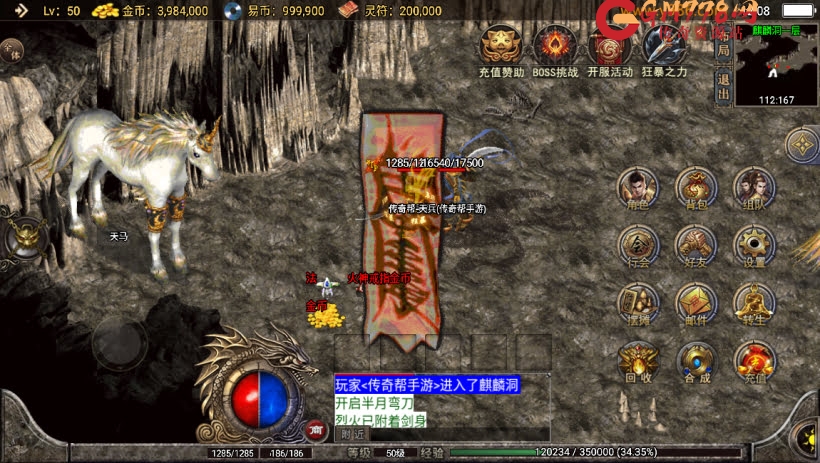Open the 转生 rebirth menu
The height and width of the screenshot is (463, 820).
pos(754,304)
